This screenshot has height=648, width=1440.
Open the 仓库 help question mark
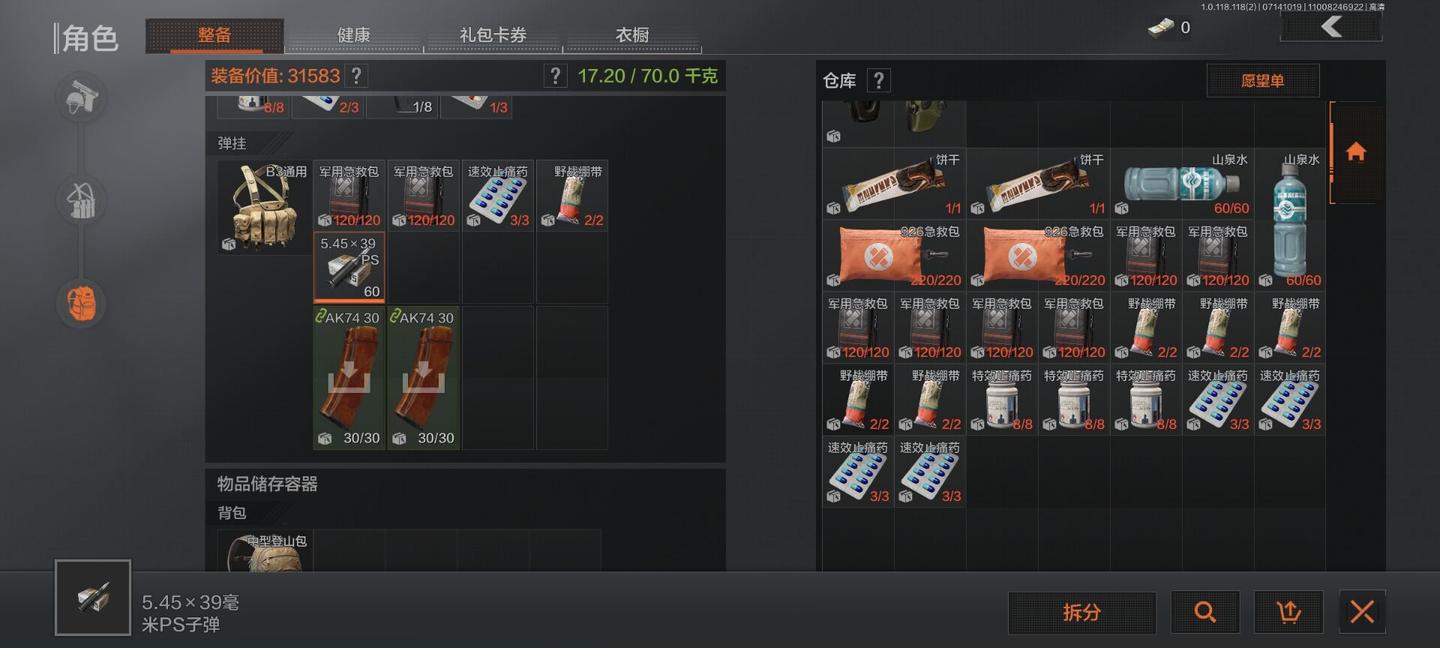pyautogui.click(x=878, y=81)
